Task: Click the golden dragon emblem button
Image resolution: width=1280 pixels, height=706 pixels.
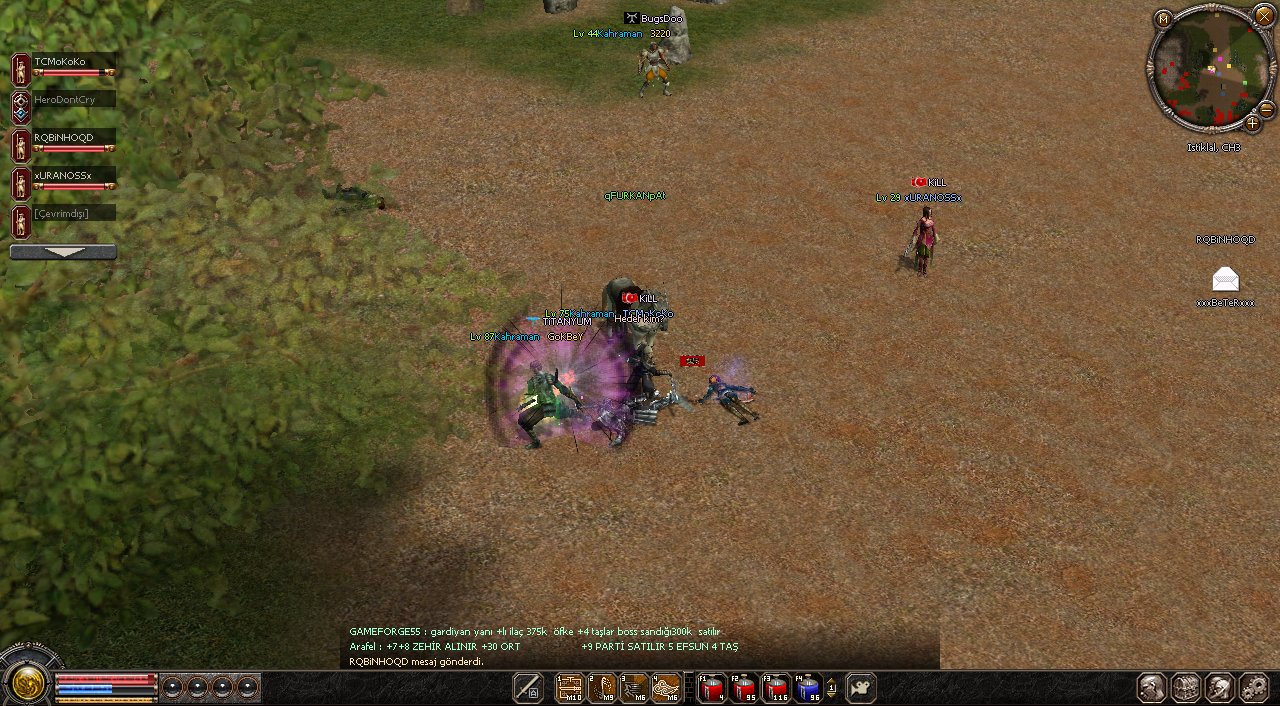Action: tap(27, 682)
